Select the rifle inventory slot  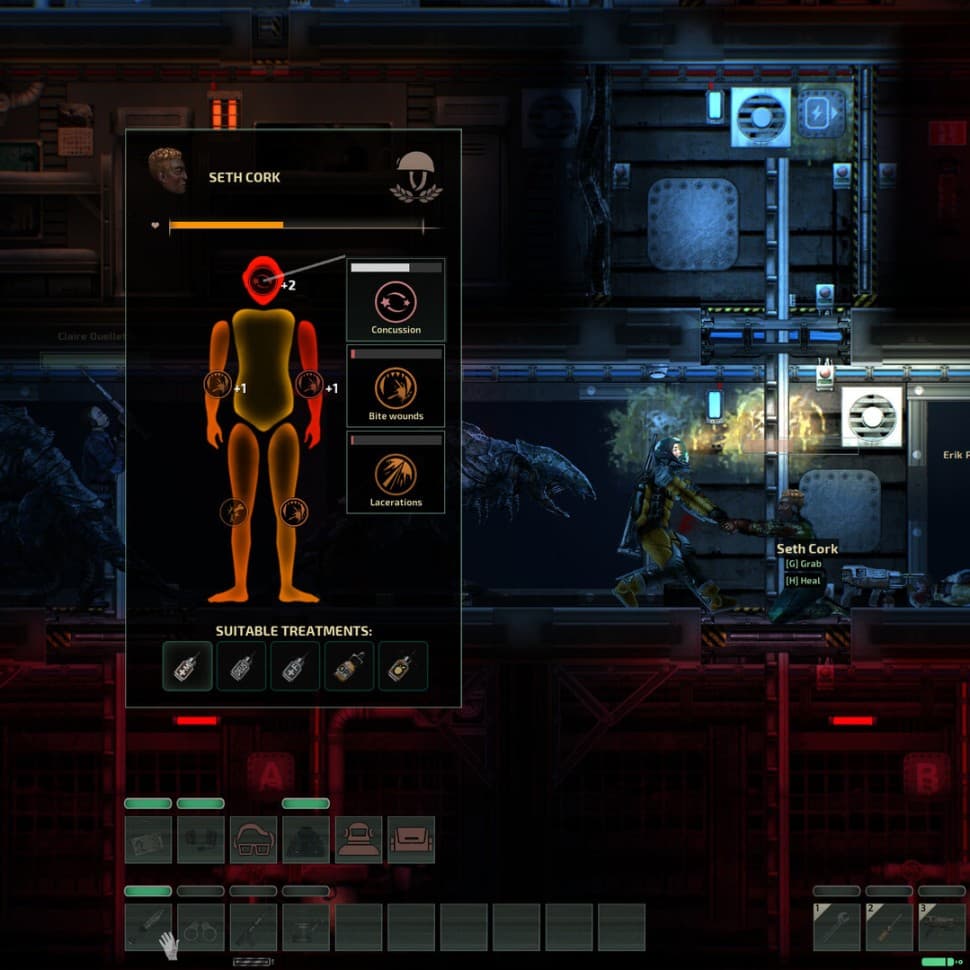click(254, 927)
